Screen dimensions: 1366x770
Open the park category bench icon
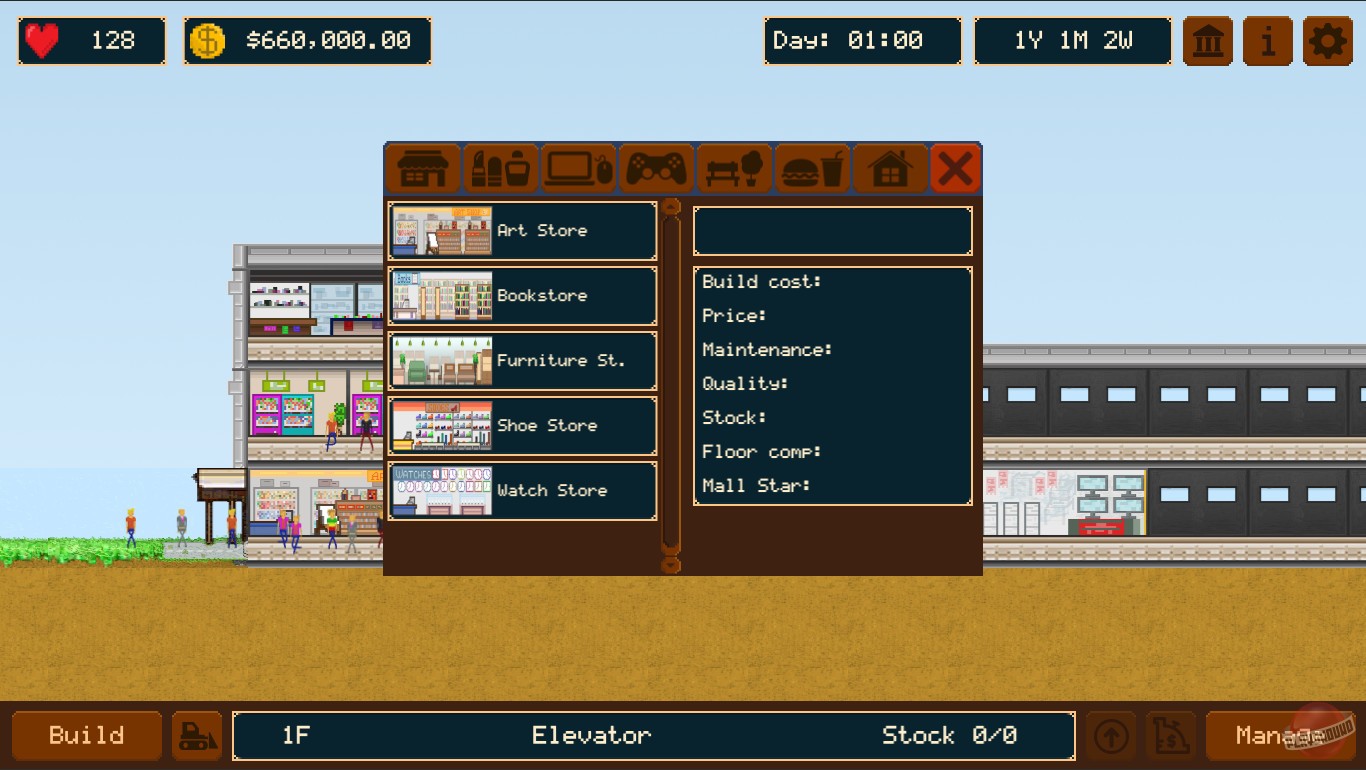[734, 168]
